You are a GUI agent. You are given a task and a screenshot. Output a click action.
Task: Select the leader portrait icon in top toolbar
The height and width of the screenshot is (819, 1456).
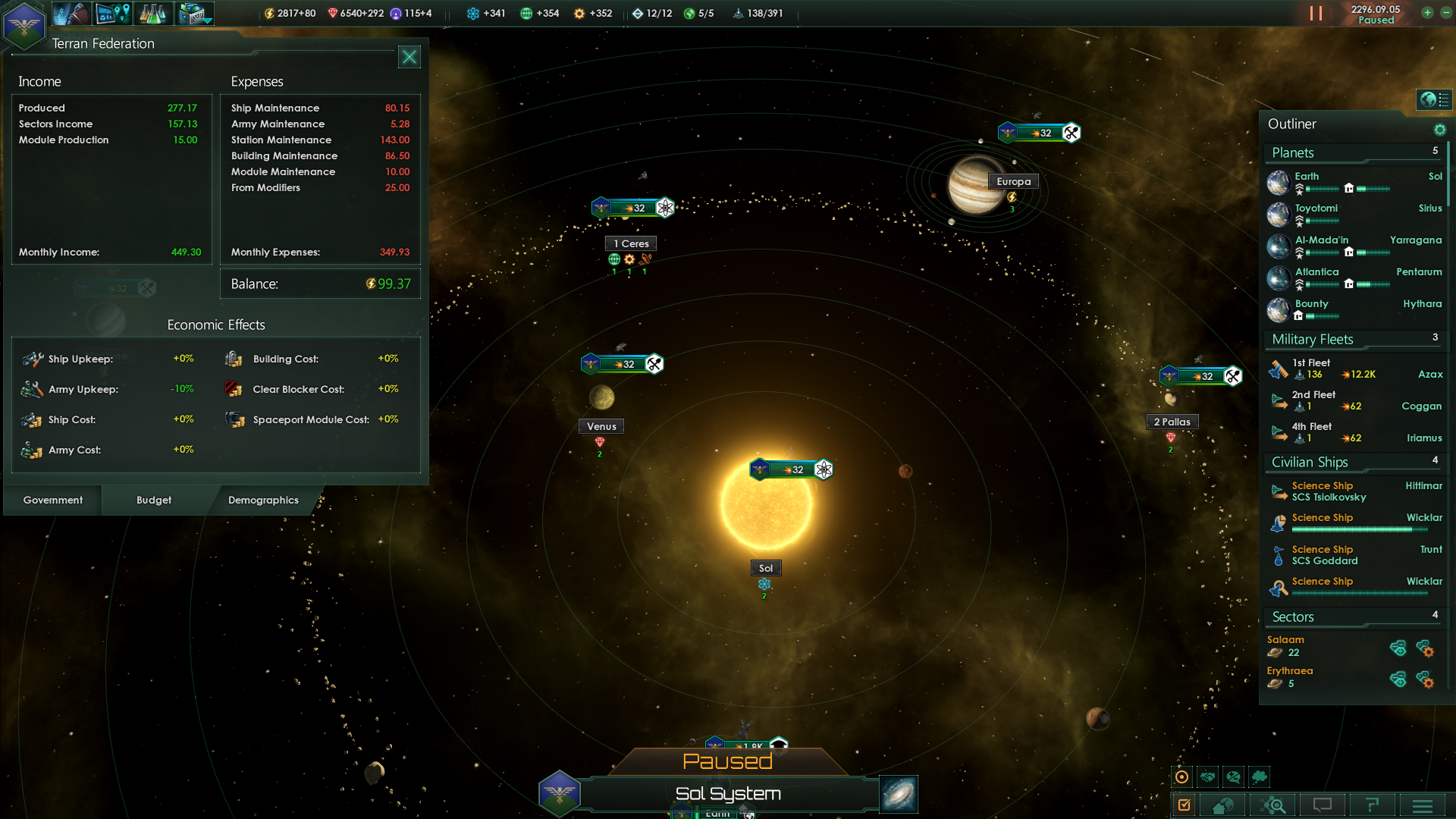point(71,13)
